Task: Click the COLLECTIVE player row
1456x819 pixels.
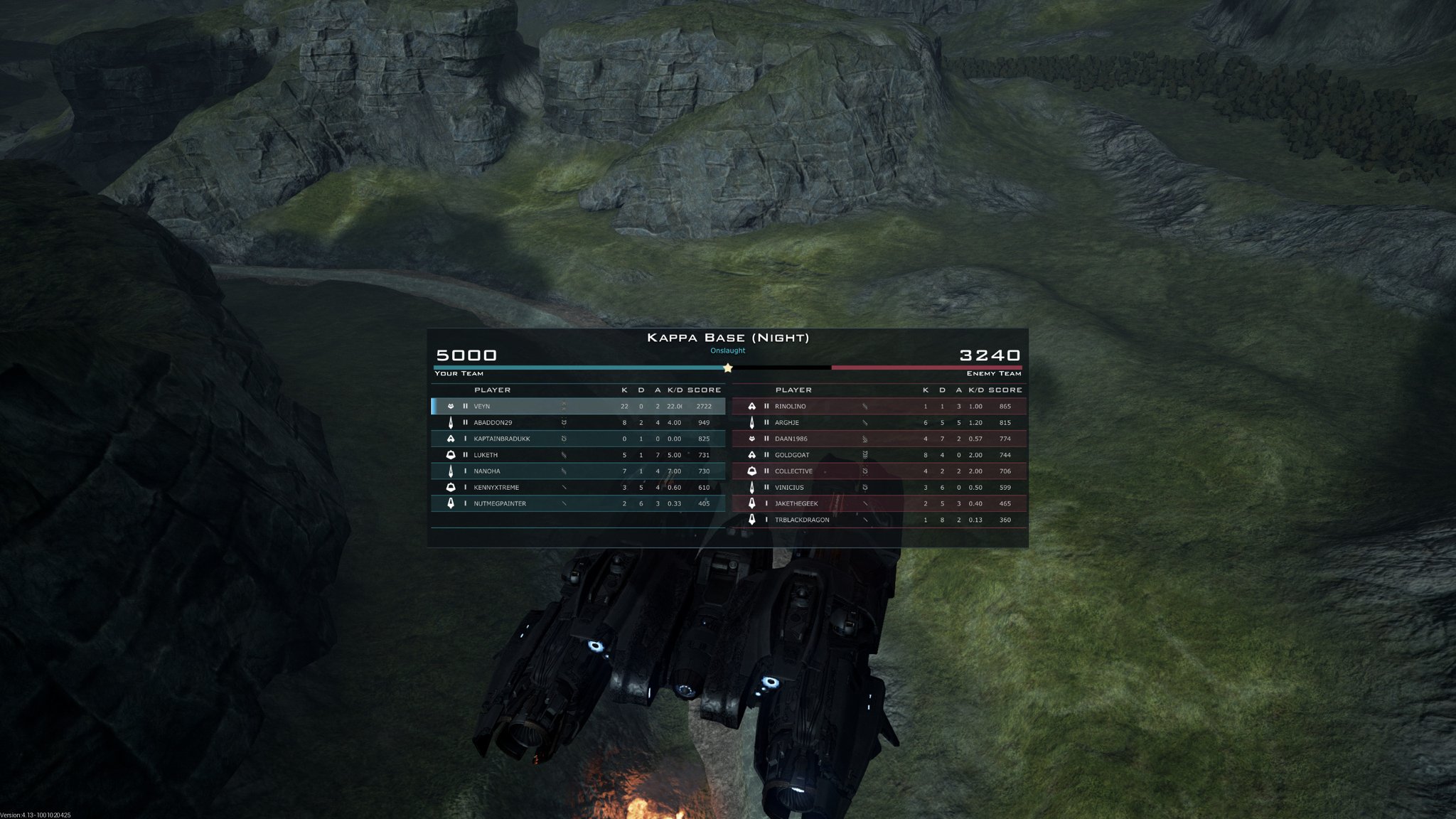Action: (879, 471)
